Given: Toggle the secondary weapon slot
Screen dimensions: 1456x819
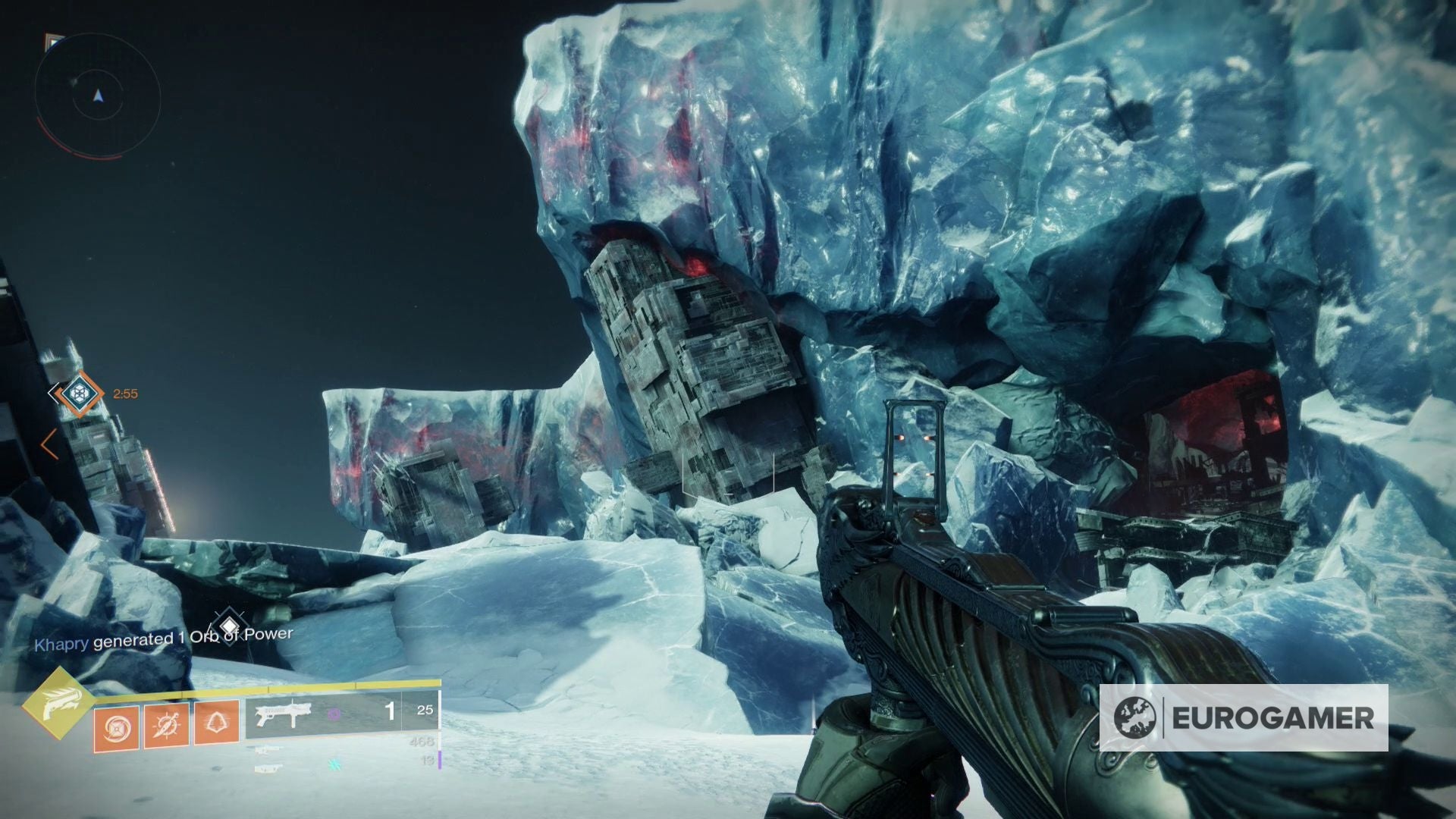Looking at the screenshot, I should [x=268, y=752].
